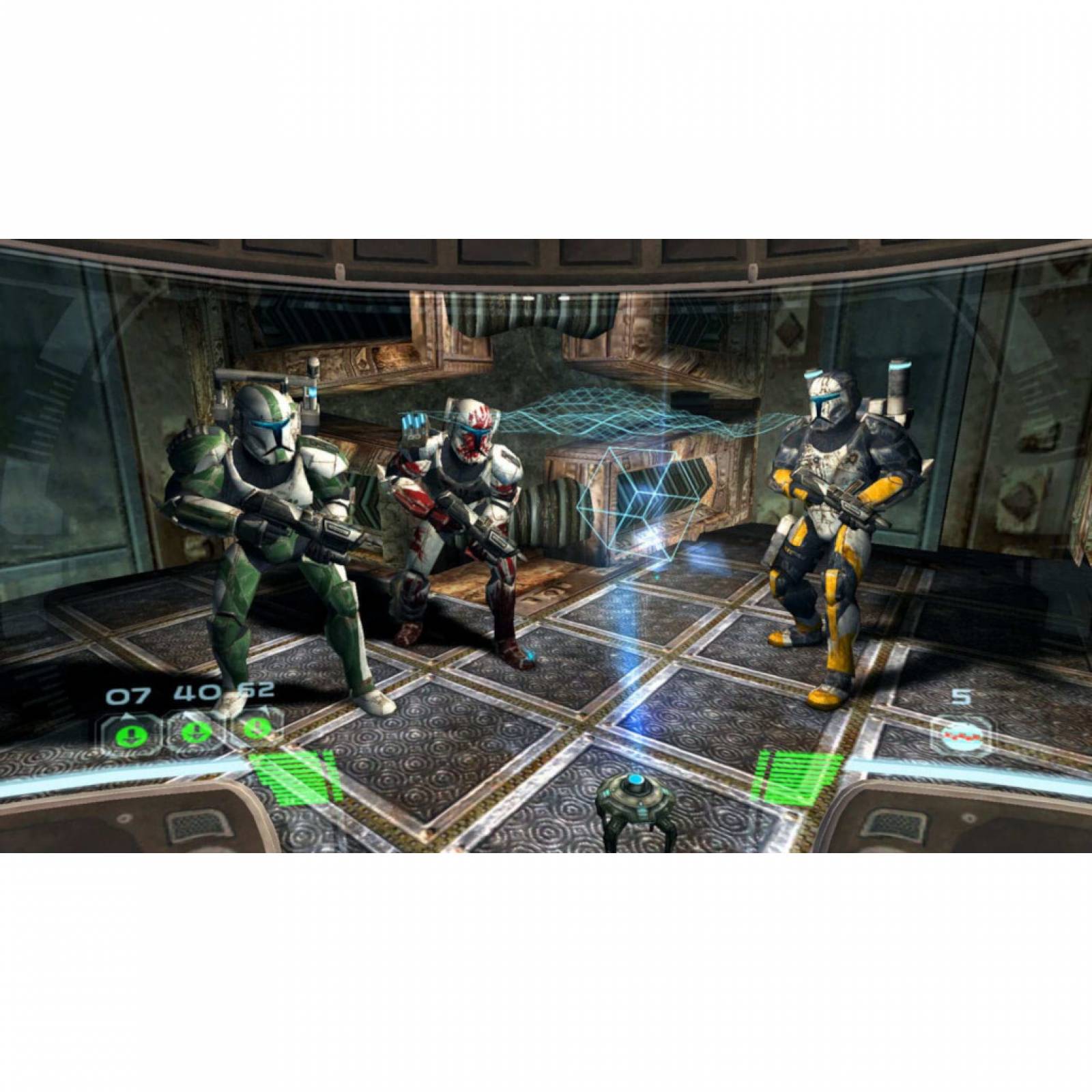The height and width of the screenshot is (1092, 1092).
Task: Click the red grenade indicator inside its hexagon
Action: (962, 736)
